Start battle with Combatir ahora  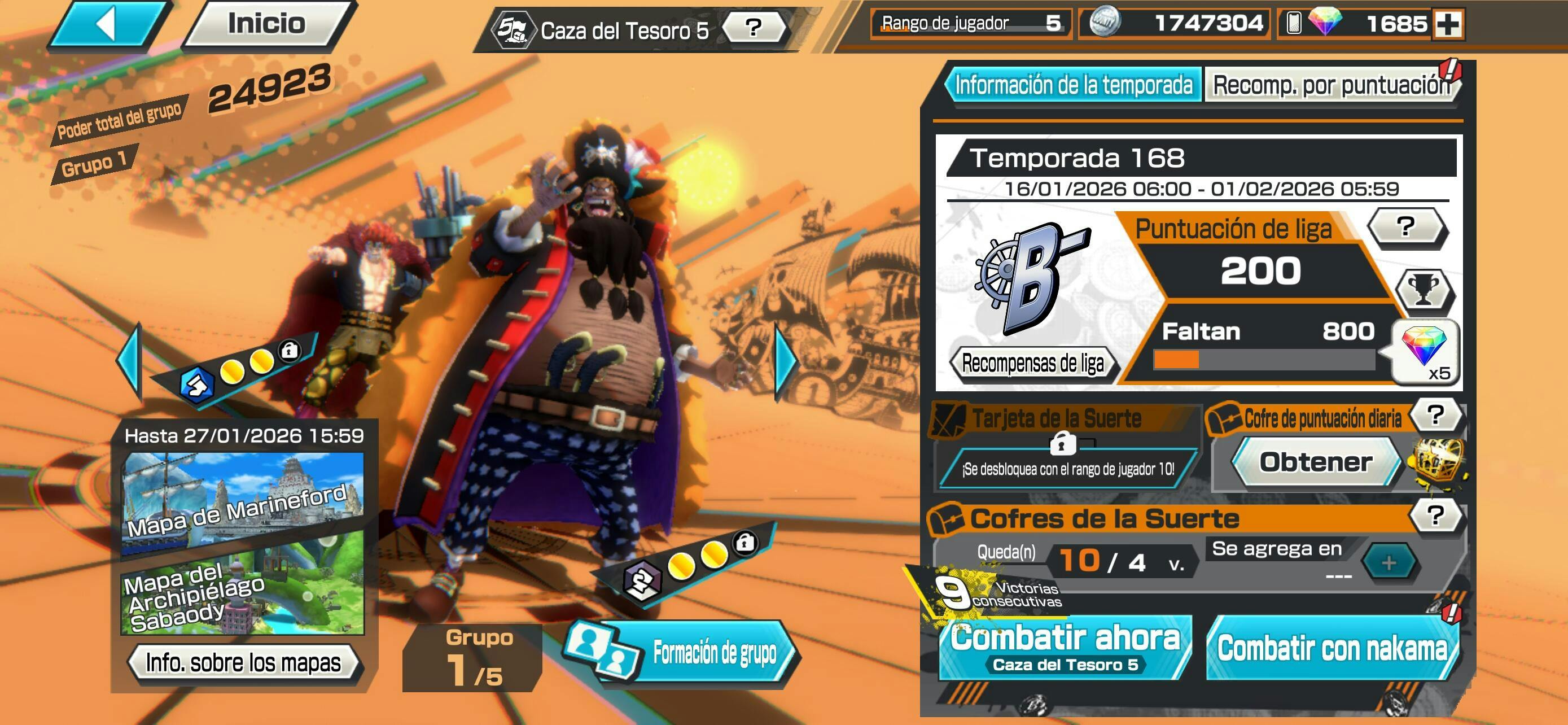click(x=1065, y=647)
